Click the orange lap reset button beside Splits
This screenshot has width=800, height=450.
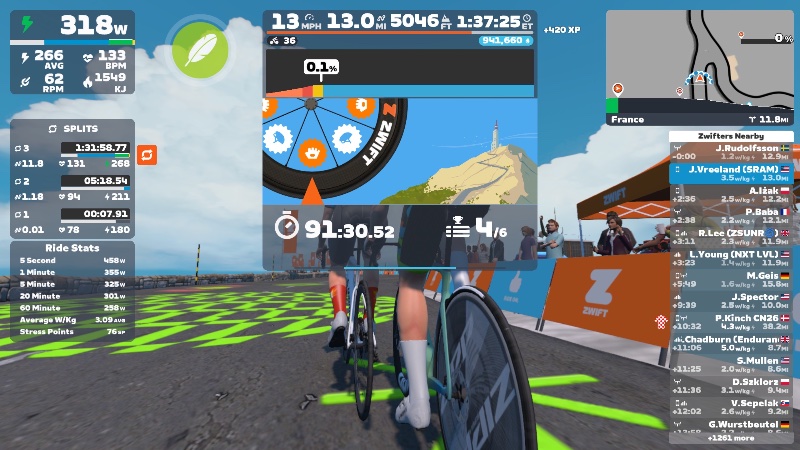(147, 154)
